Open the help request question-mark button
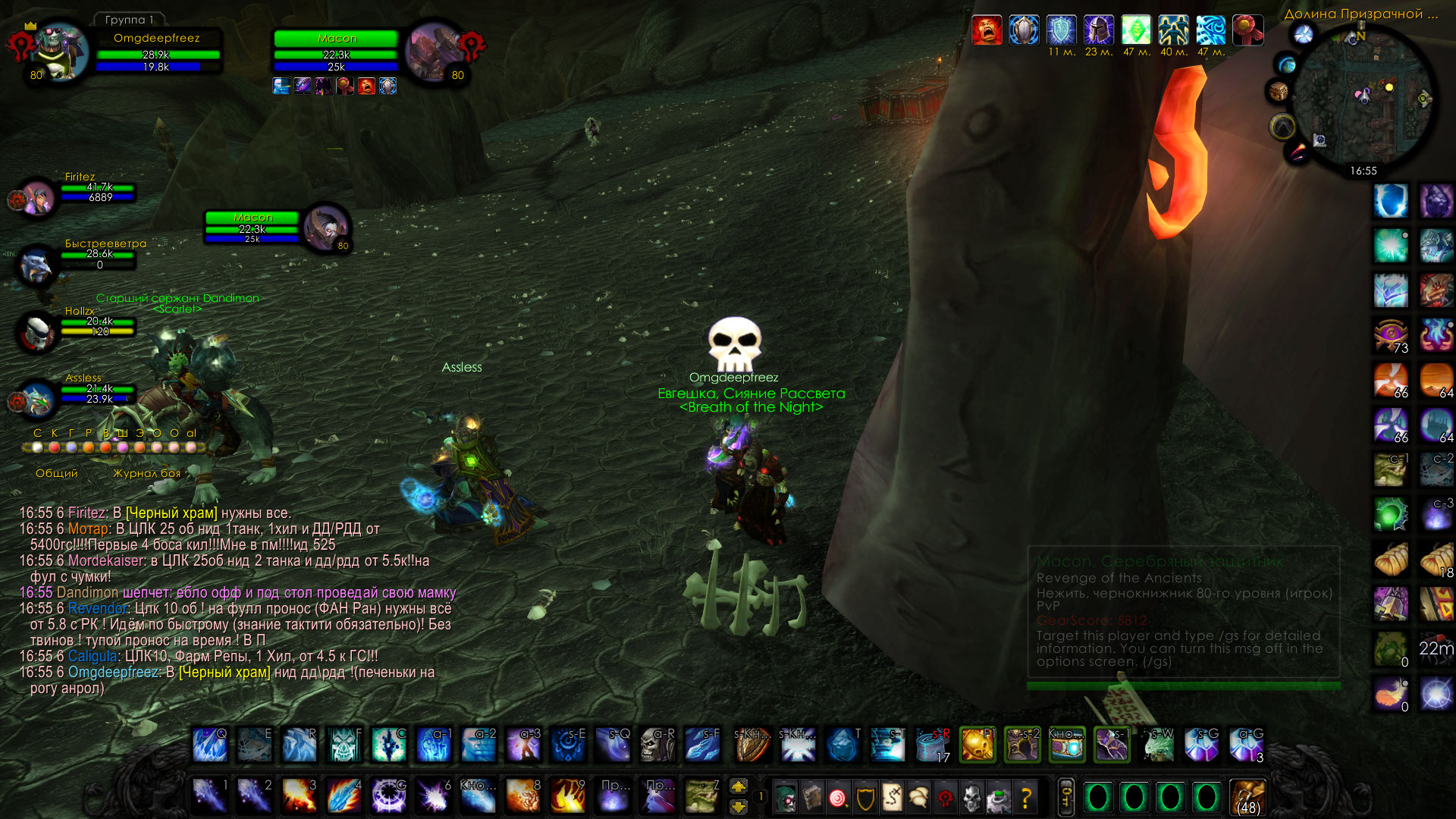The width and height of the screenshot is (1456, 819). click(1025, 798)
